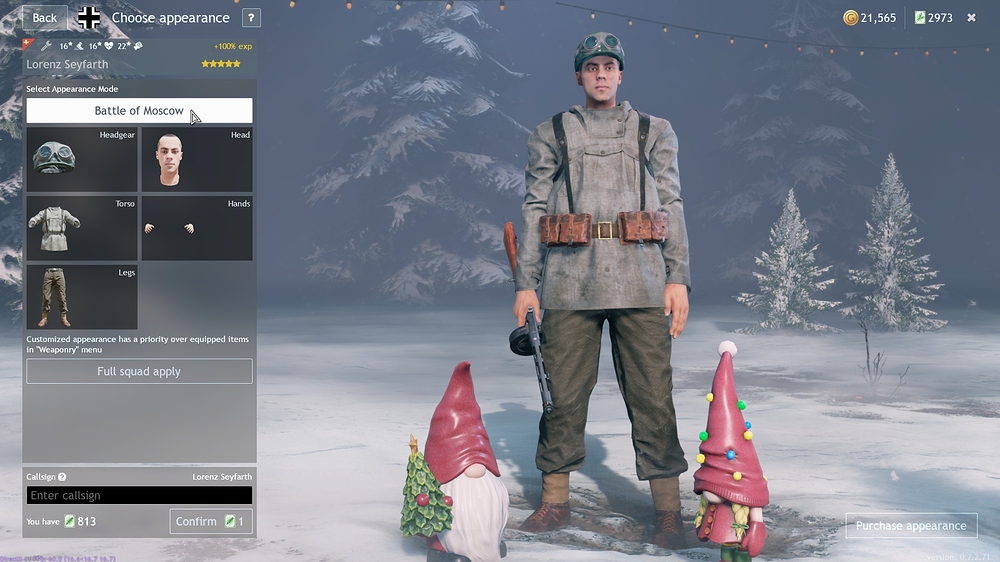Click the Purchase appearance button
Viewport: 1000px width, 562px height.
pyautogui.click(x=911, y=526)
